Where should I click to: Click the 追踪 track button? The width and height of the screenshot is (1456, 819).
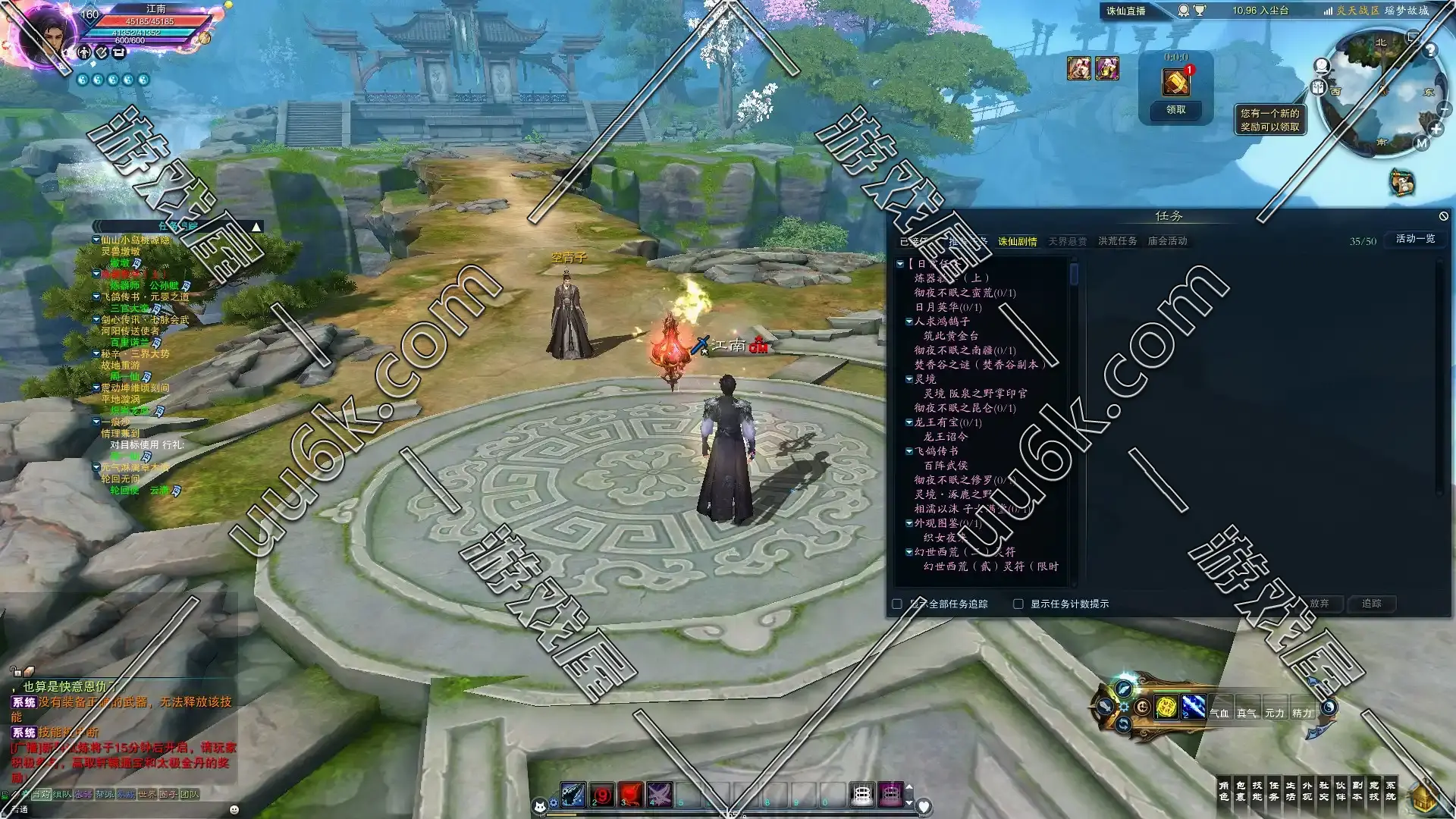[1371, 604]
